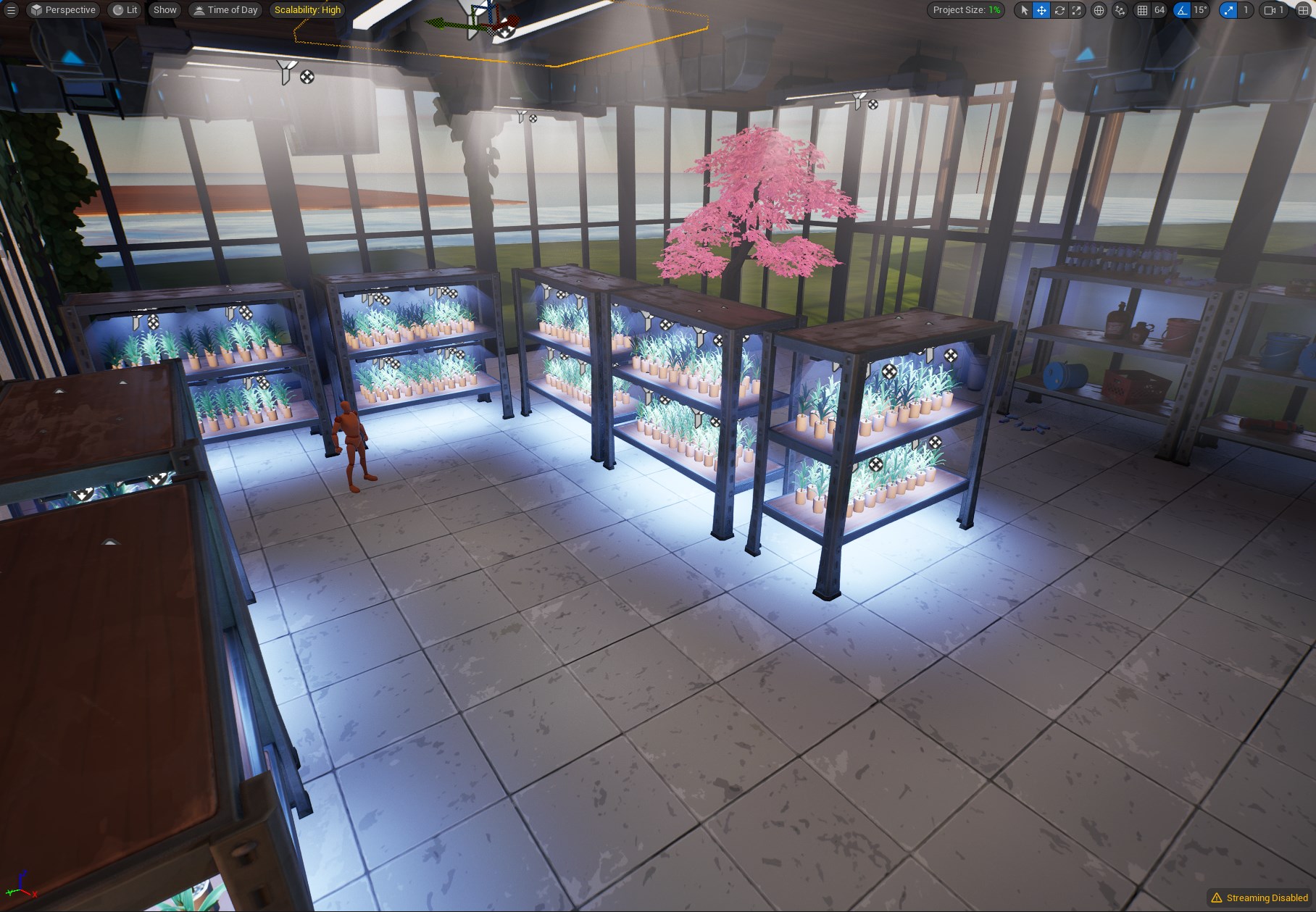This screenshot has width=1316, height=912.
Task: Open the Show flags menu
Action: [164, 10]
